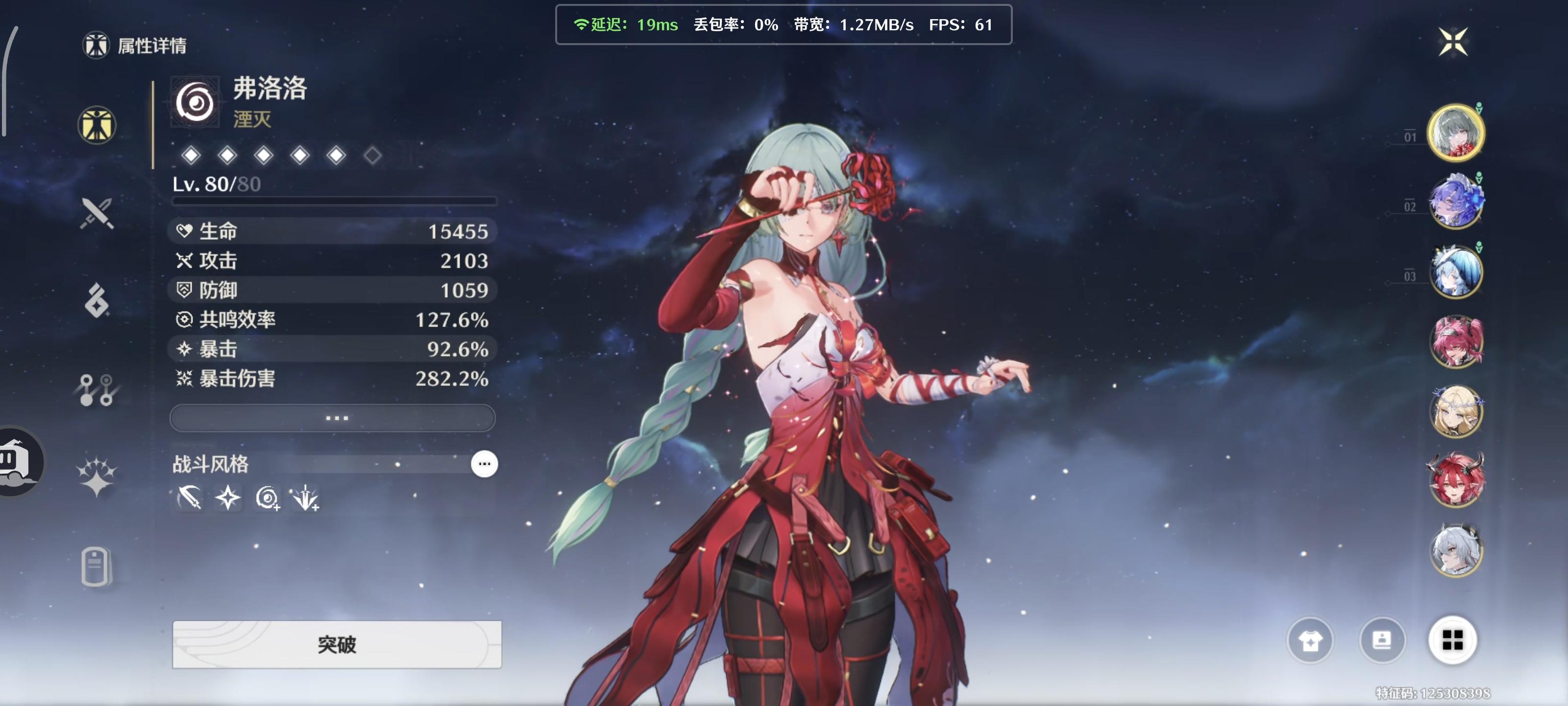Viewport: 1568px width, 706px height.
Task: Click the 湮灭 element emblem beside the name
Action: [195, 101]
